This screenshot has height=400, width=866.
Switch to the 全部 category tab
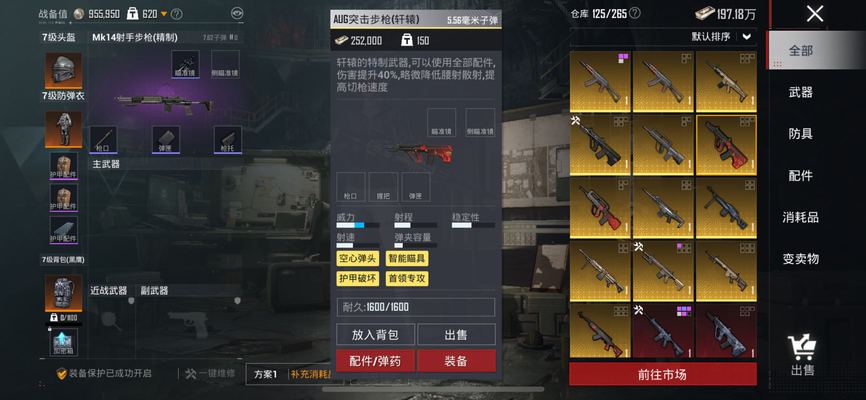(x=801, y=50)
